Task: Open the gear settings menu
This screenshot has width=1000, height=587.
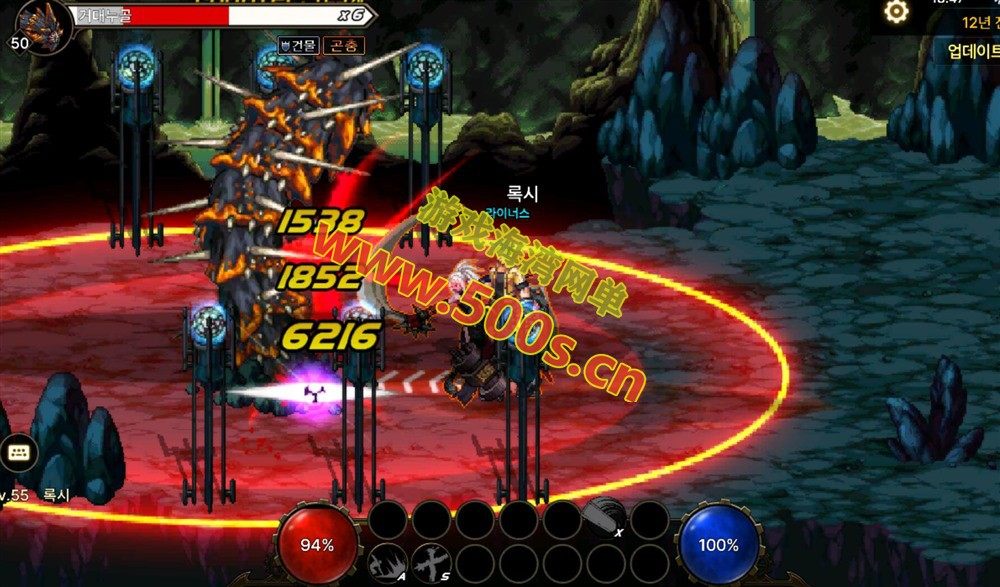Action: 897,12
